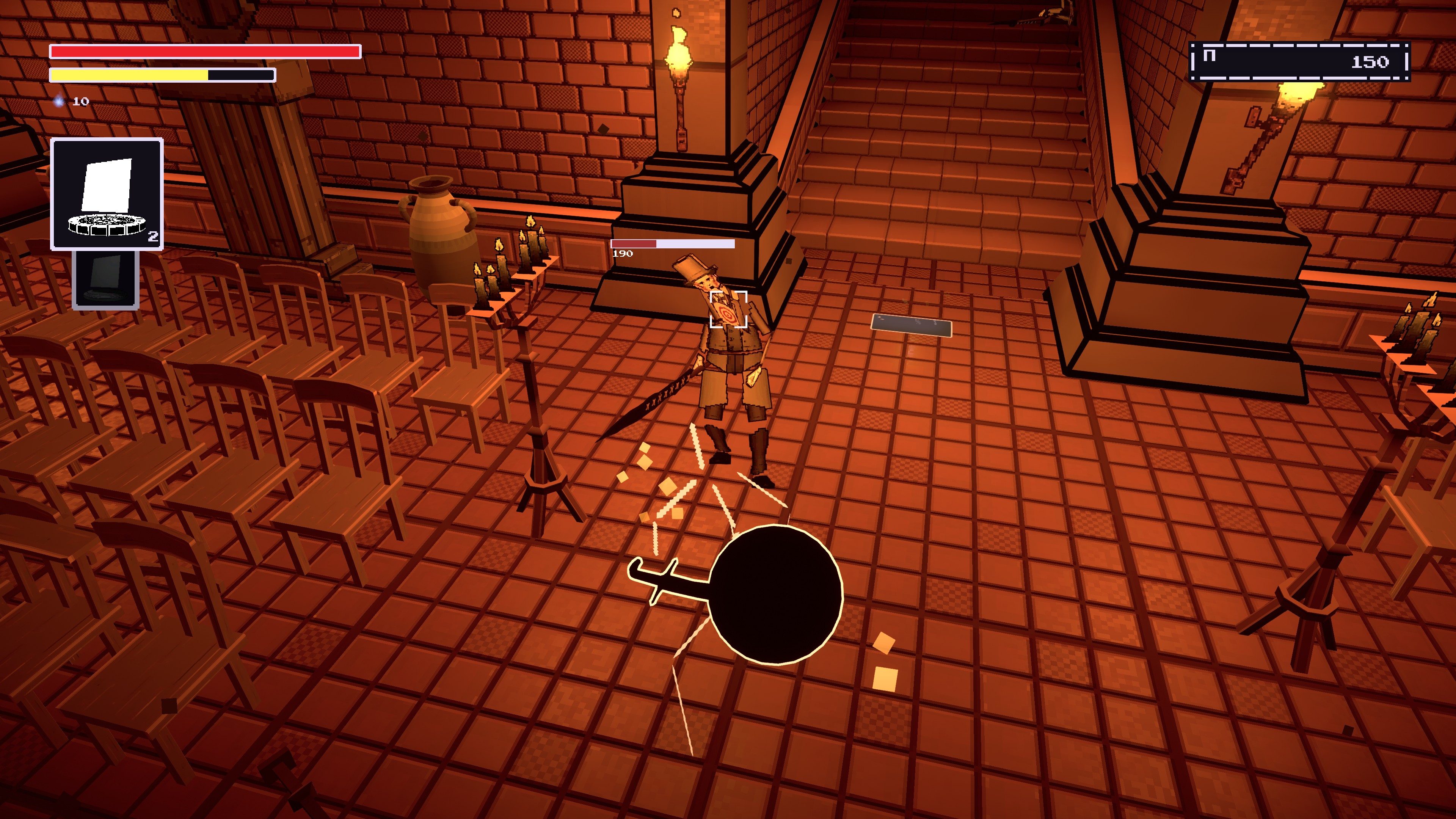Select the dimmed secondary item slot
Image resolution: width=1456 pixels, height=819 pixels.
tap(106, 280)
